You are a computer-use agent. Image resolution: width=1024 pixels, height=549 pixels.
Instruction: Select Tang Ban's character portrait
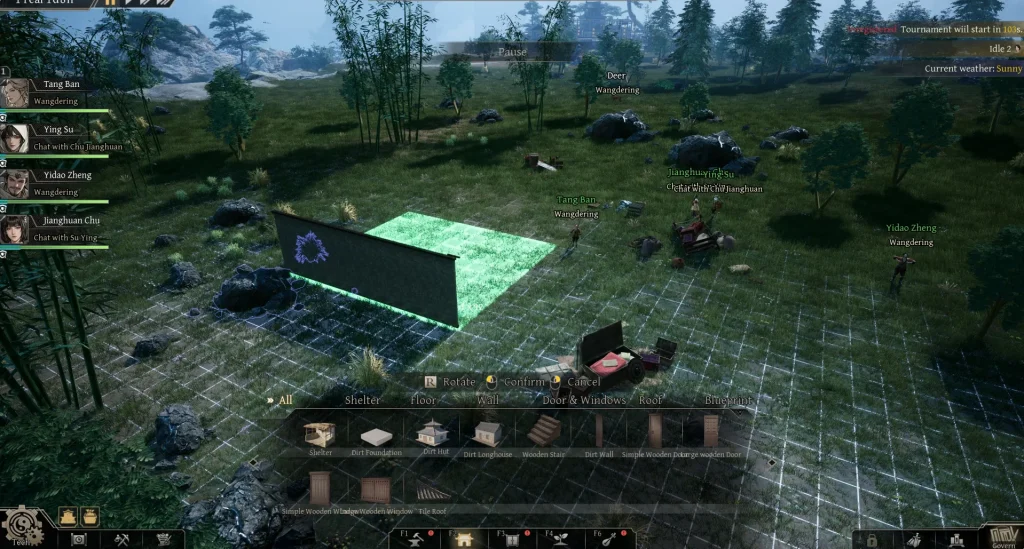pyautogui.click(x=14, y=93)
